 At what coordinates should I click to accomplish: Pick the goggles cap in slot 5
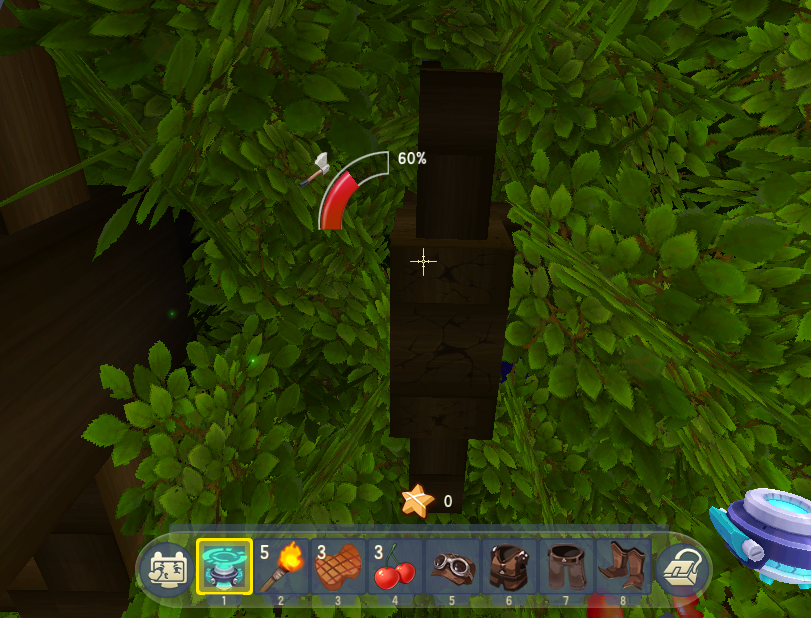[x=452, y=567]
